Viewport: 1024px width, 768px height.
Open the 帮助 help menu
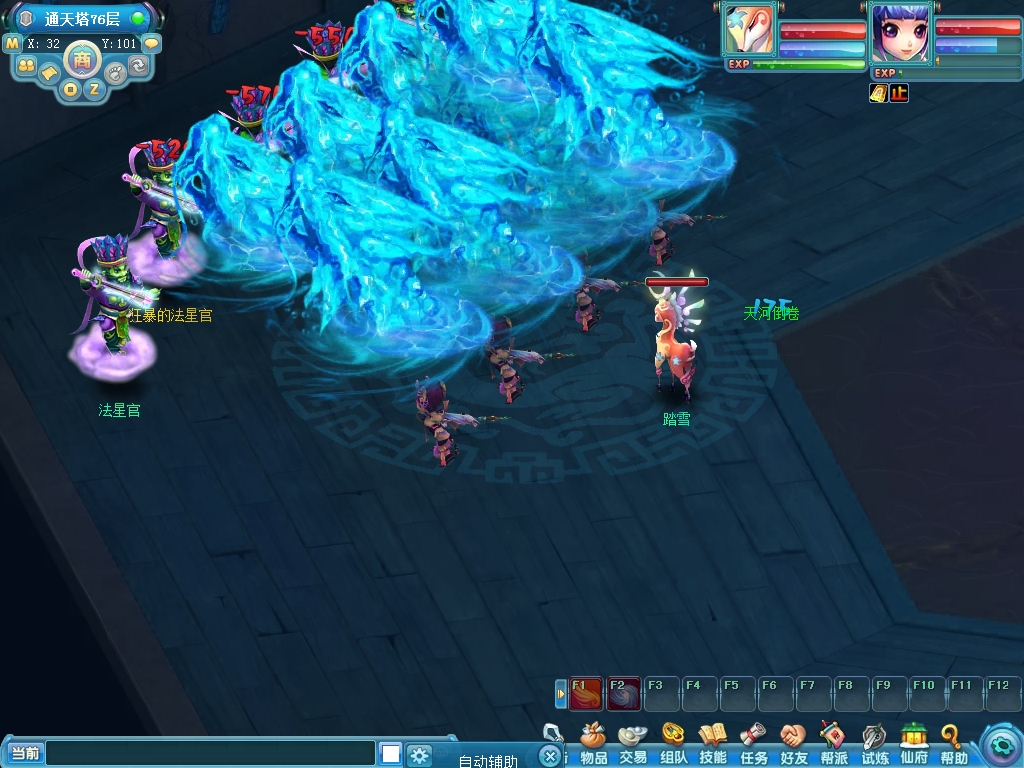pos(953,745)
